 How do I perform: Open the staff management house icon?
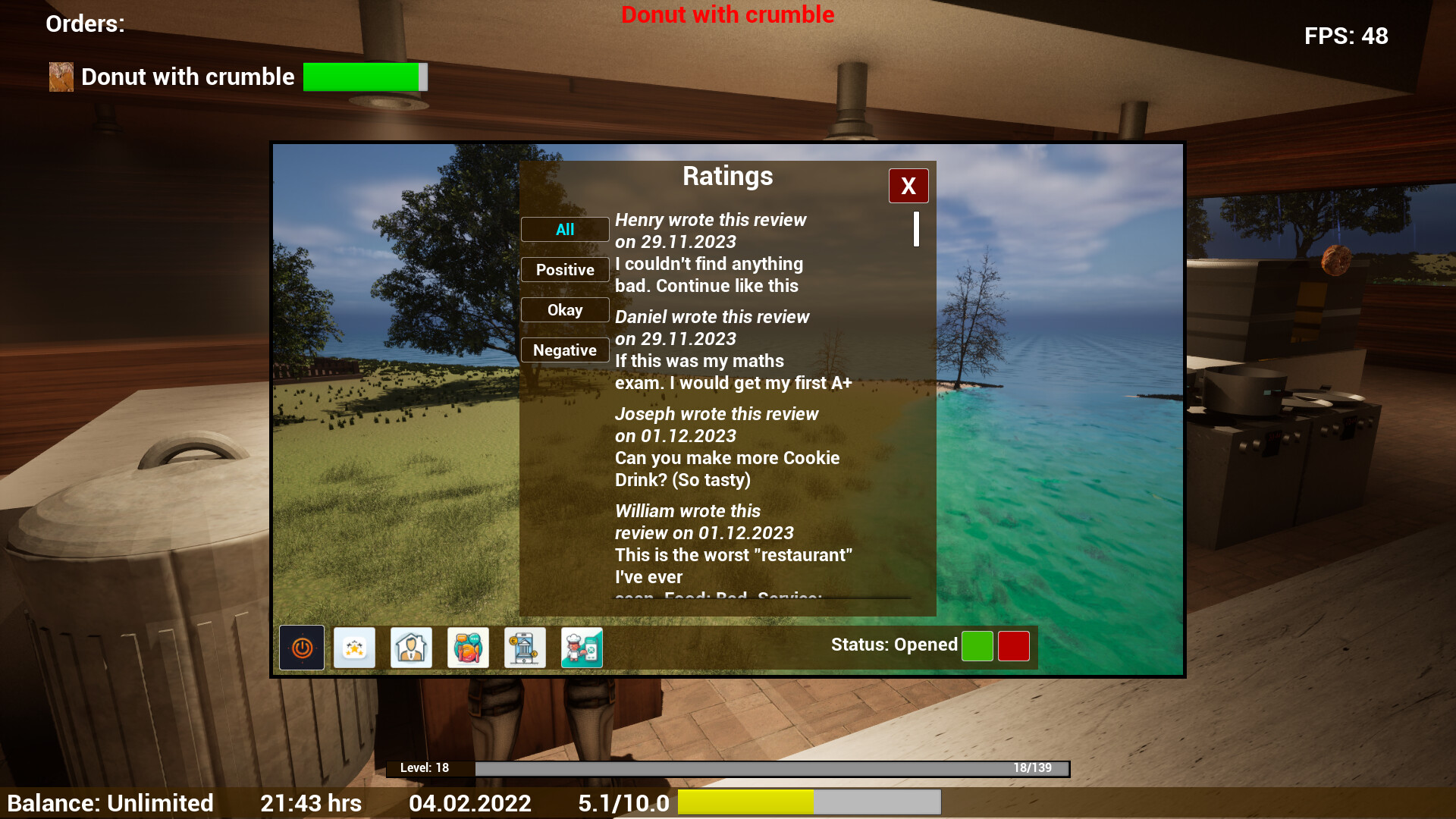pyautogui.click(x=411, y=647)
